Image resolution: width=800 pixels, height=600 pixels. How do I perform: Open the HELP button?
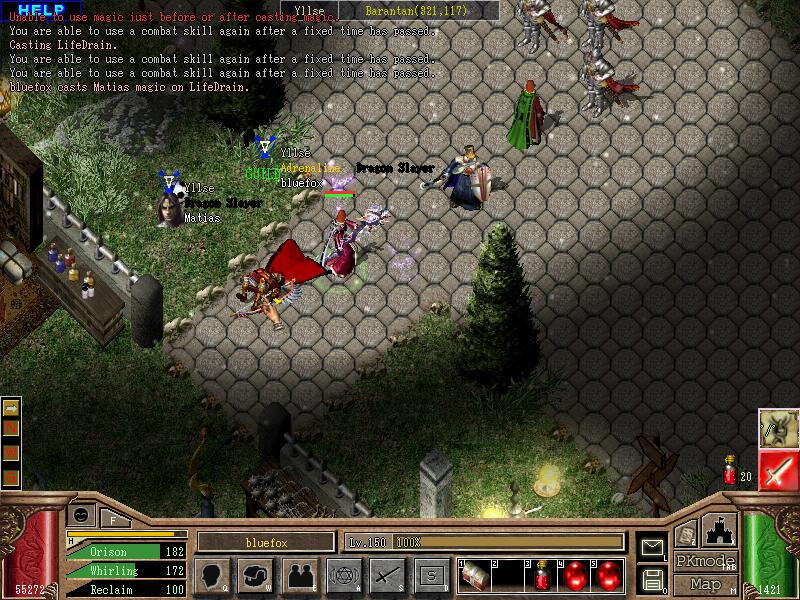41,9
